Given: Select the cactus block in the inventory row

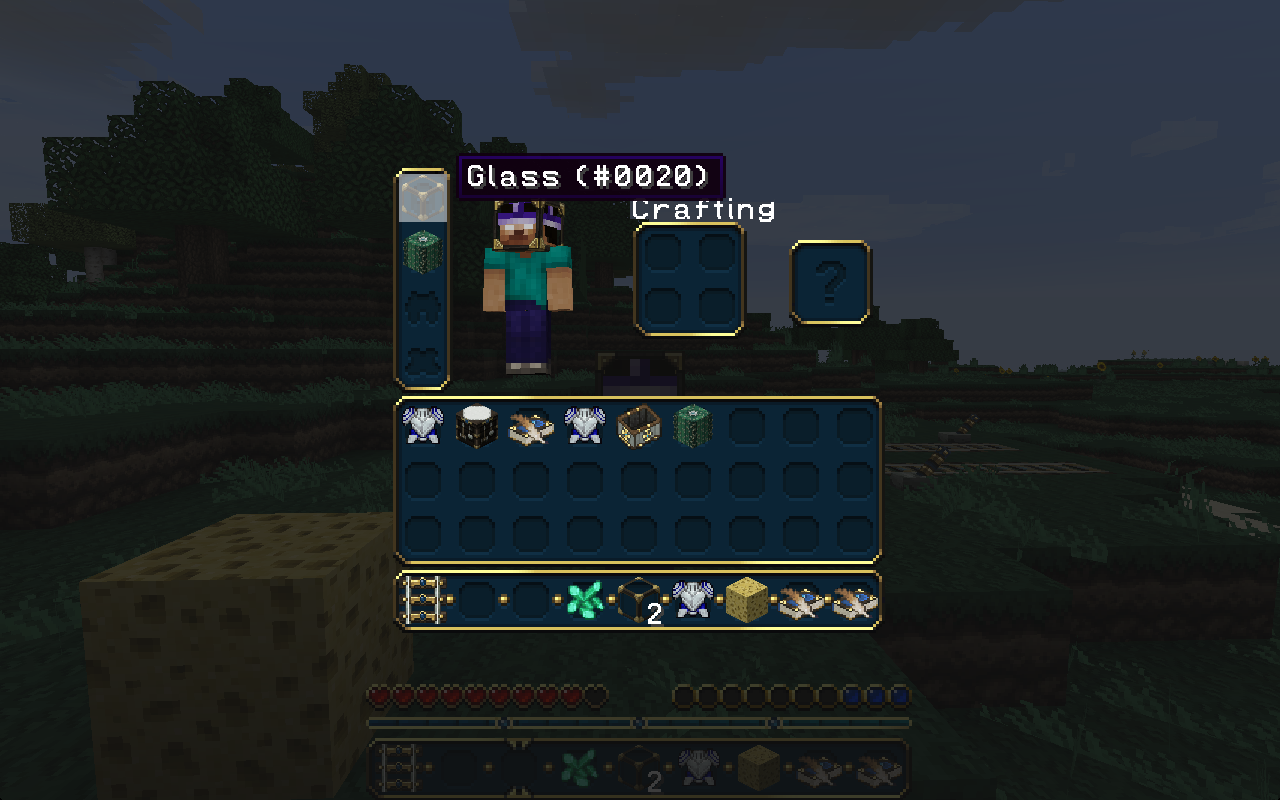Looking at the screenshot, I should coord(694,425).
